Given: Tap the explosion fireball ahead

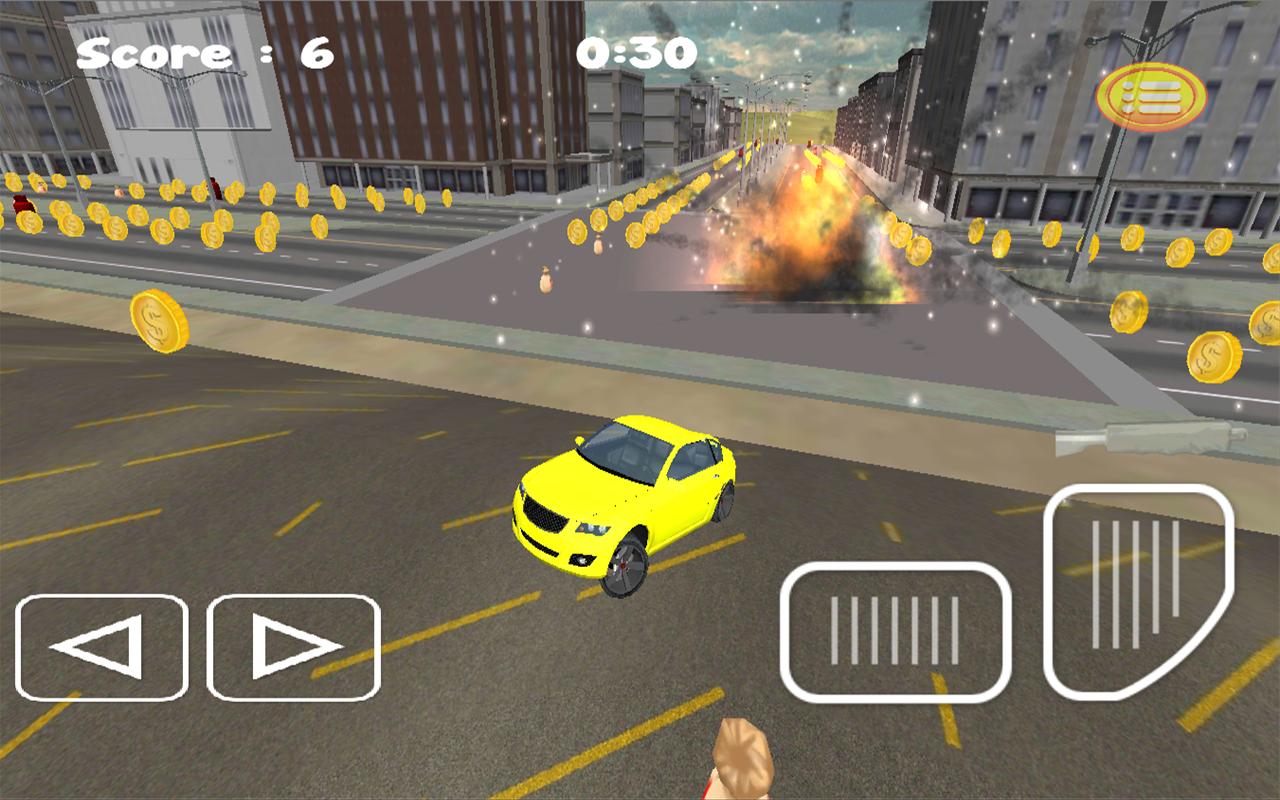Looking at the screenshot, I should point(800,230).
